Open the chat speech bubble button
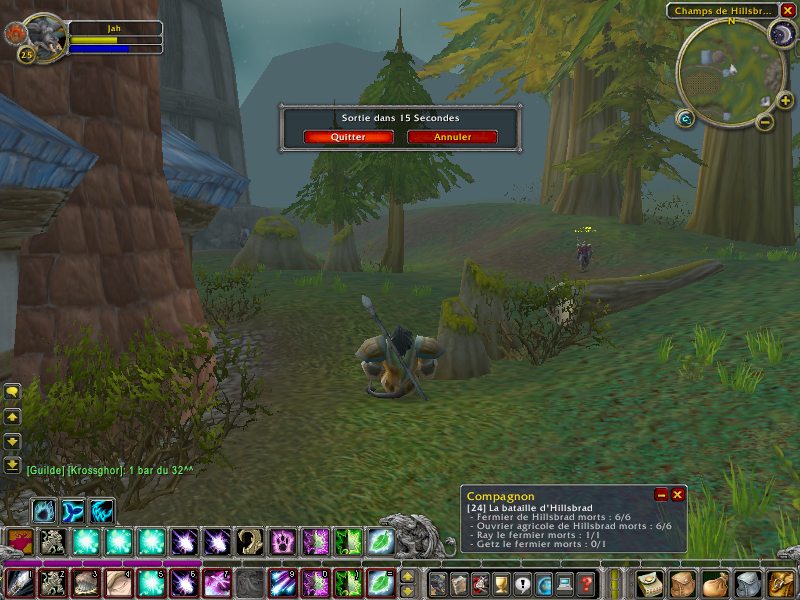The image size is (800, 600). point(12,394)
